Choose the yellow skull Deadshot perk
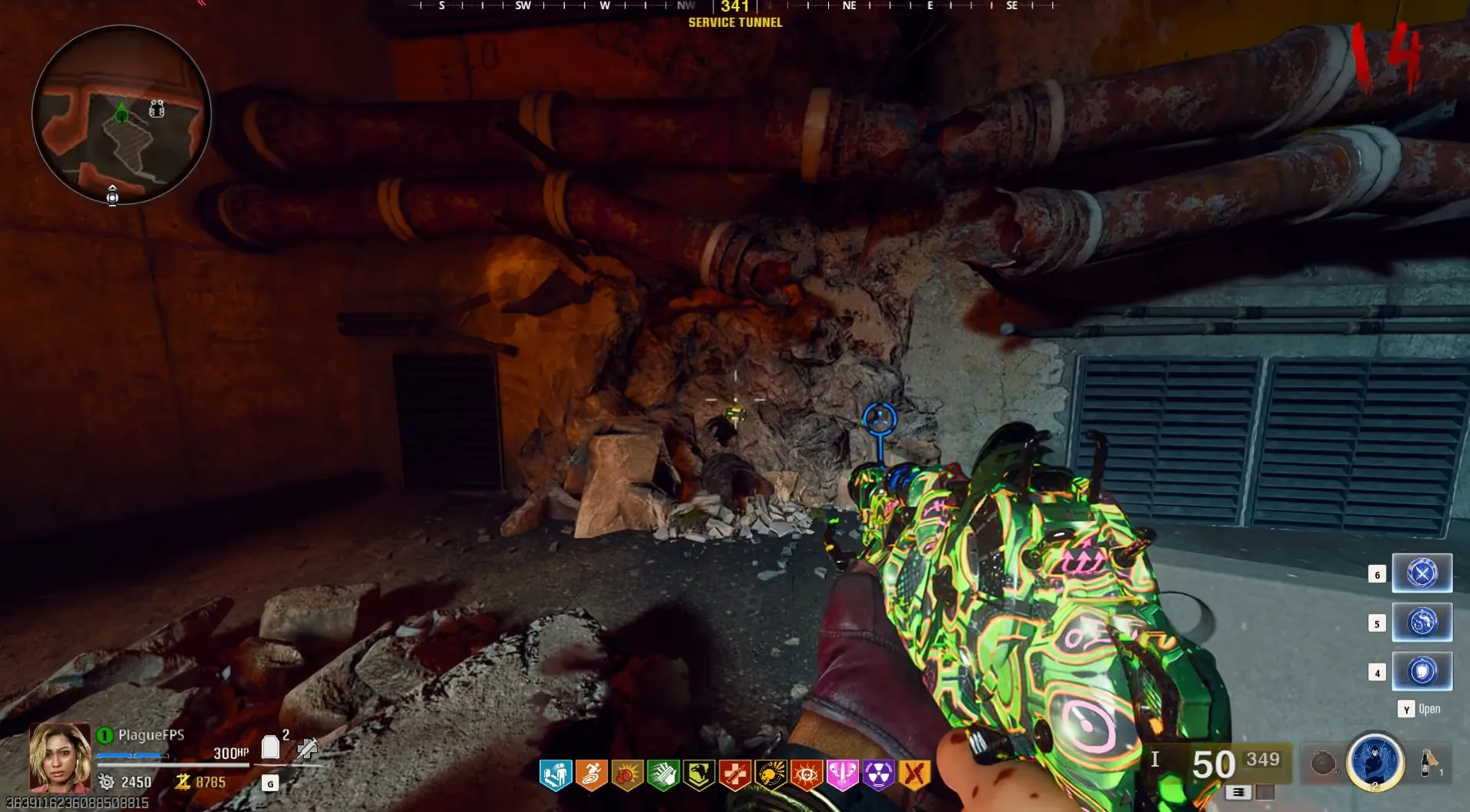 point(770,775)
